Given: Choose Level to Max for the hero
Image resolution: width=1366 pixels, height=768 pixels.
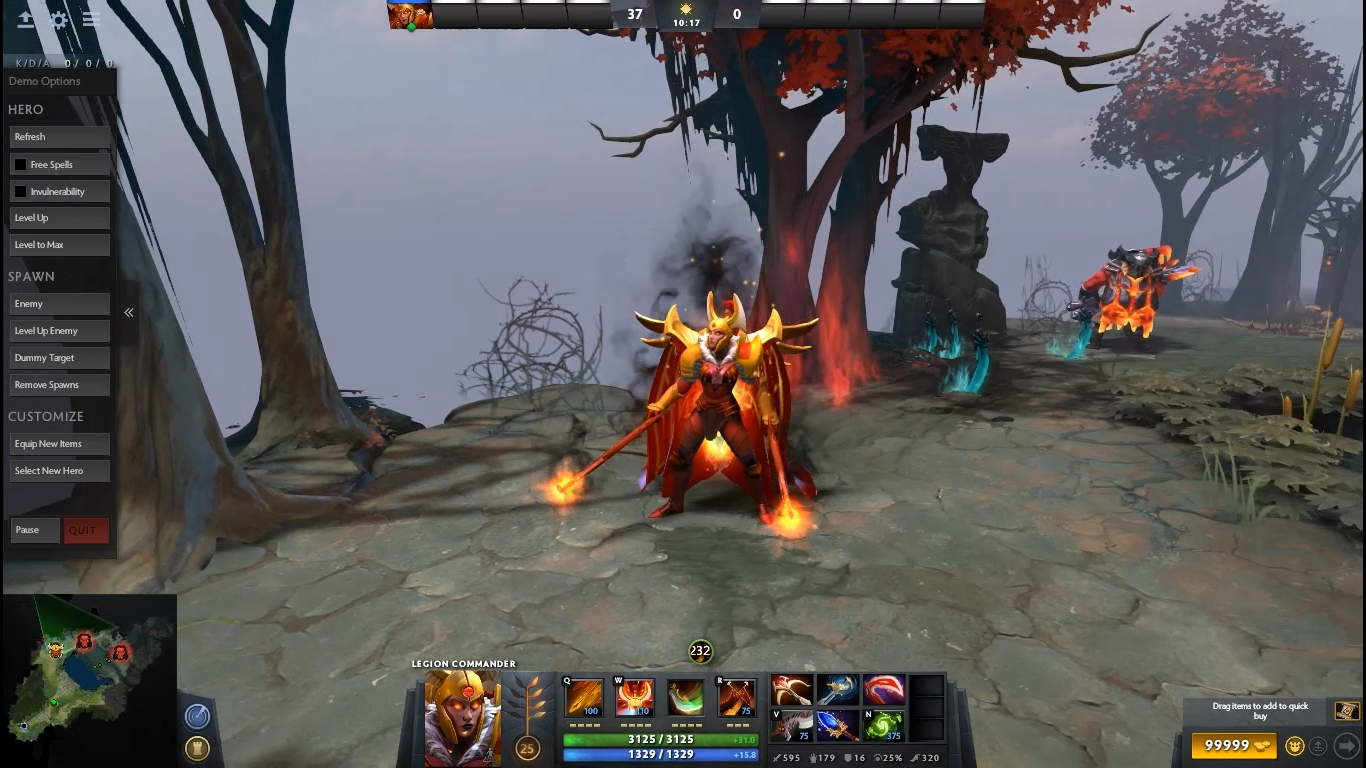Looking at the screenshot, I should pos(59,245).
